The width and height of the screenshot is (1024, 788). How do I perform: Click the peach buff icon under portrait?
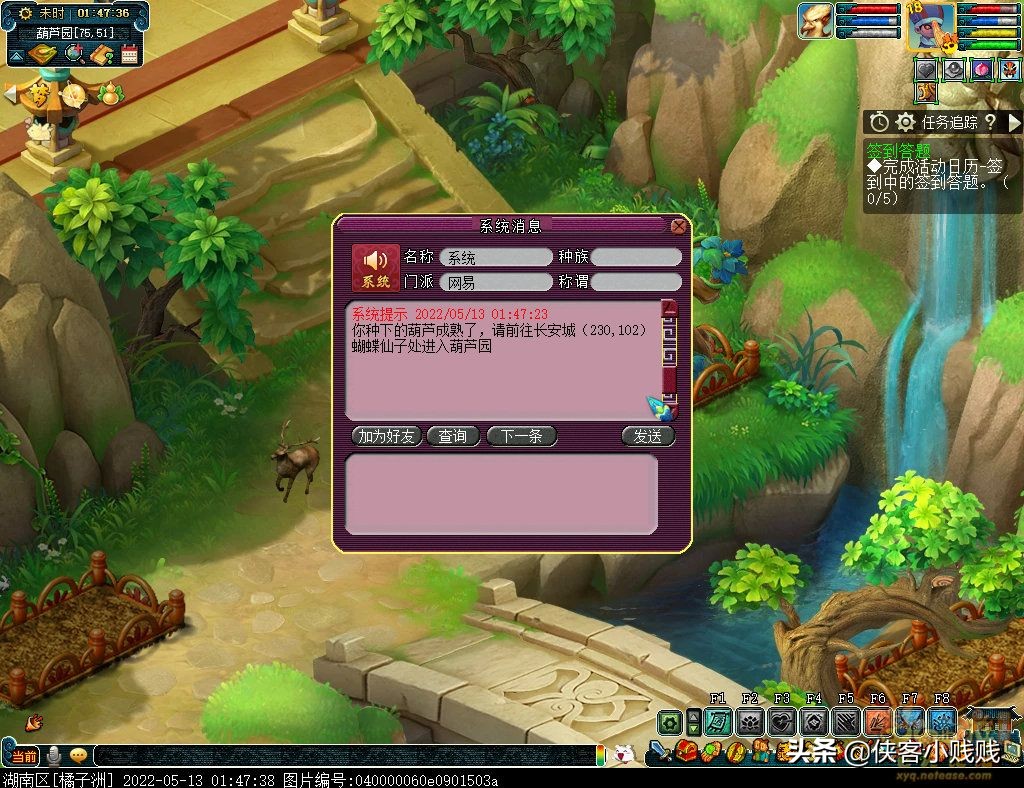pos(980,70)
